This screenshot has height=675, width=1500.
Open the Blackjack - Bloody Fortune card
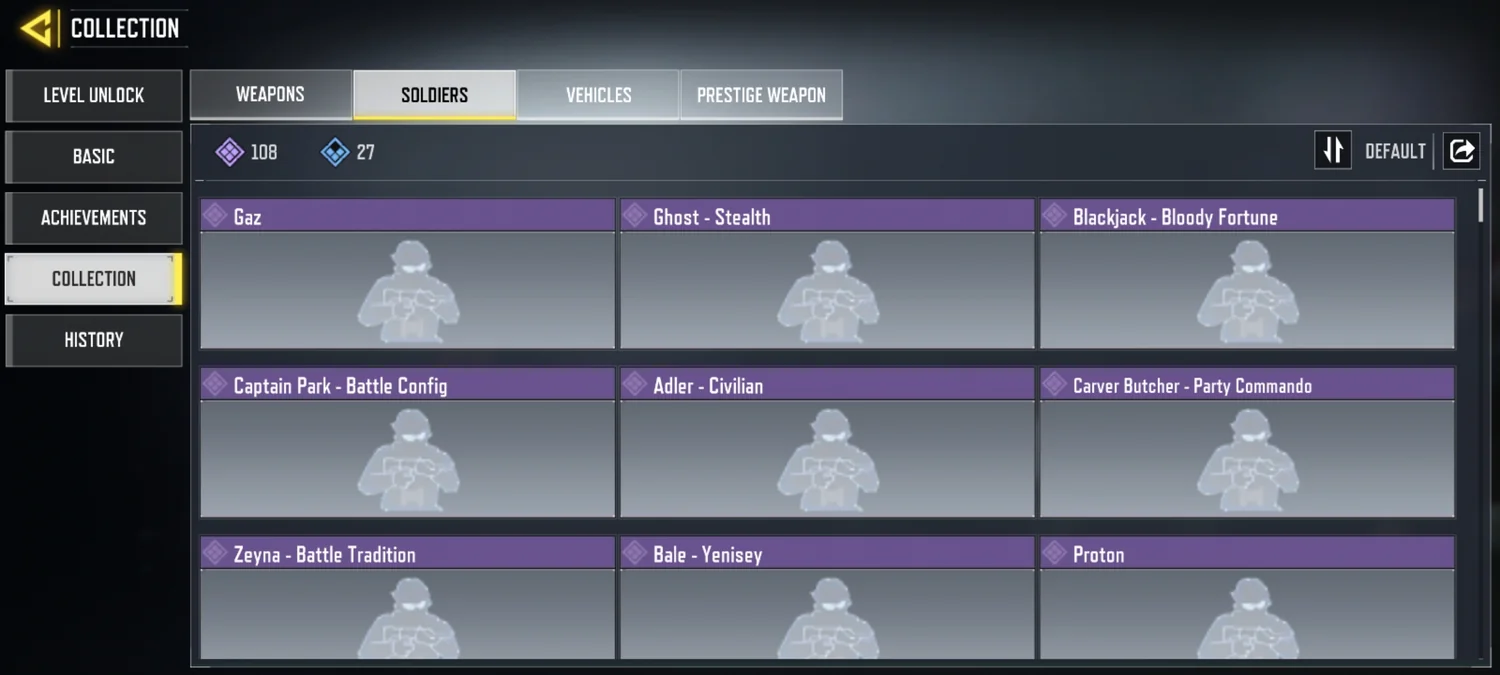click(x=1247, y=274)
